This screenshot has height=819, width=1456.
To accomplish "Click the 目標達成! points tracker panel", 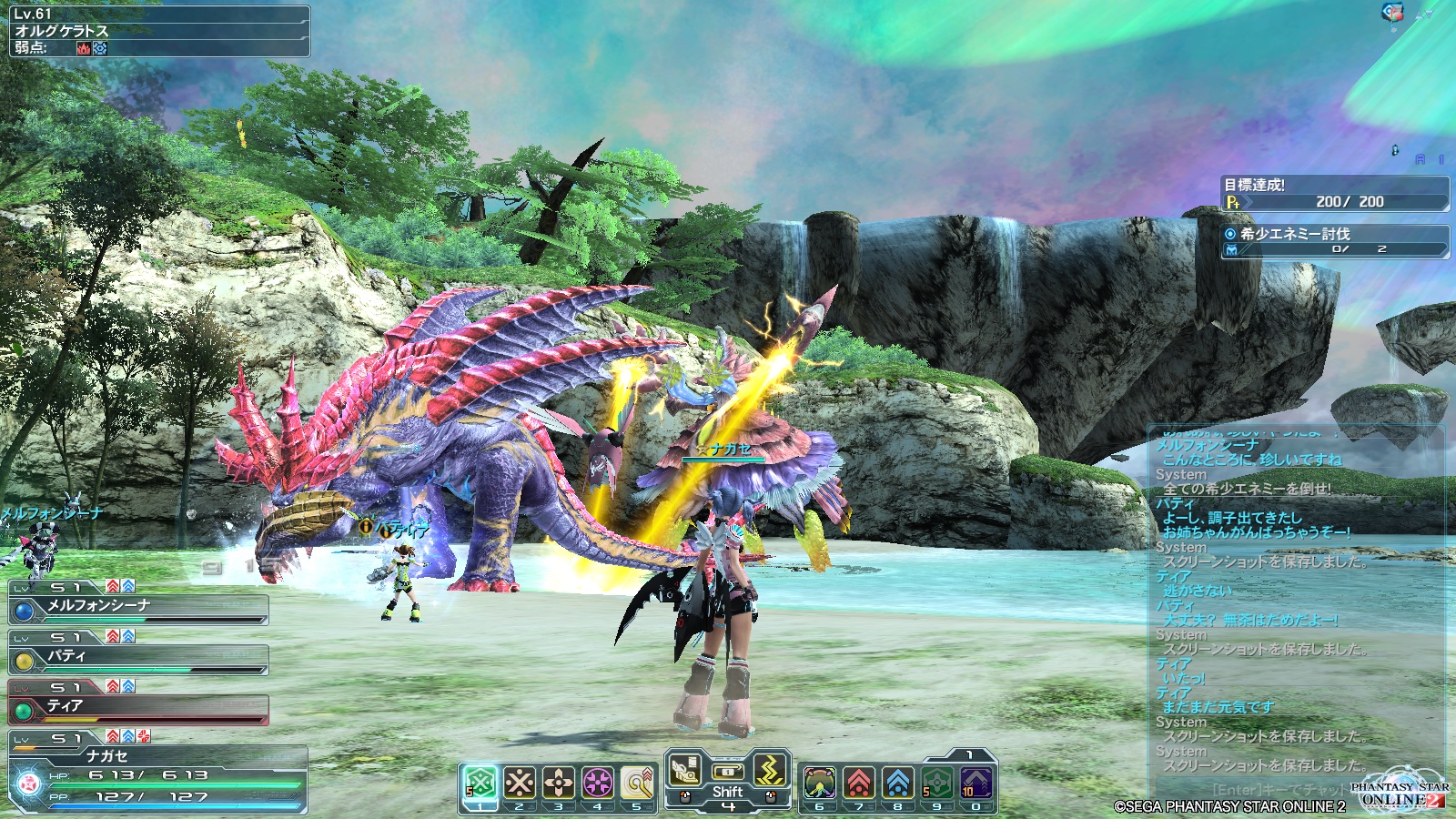I will [1334, 193].
